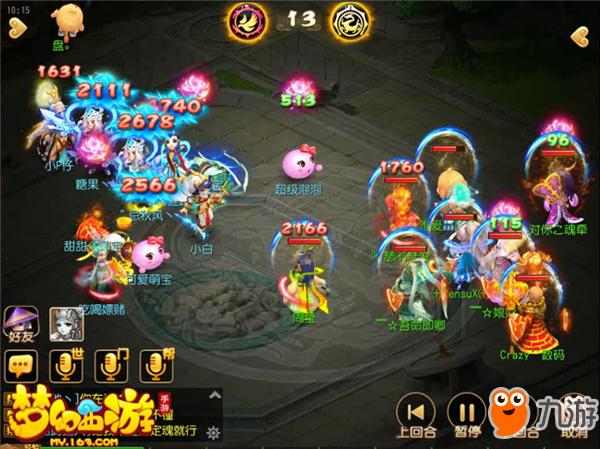
Task: Activate world channel voice microphone (世)
Action: coord(64,366)
